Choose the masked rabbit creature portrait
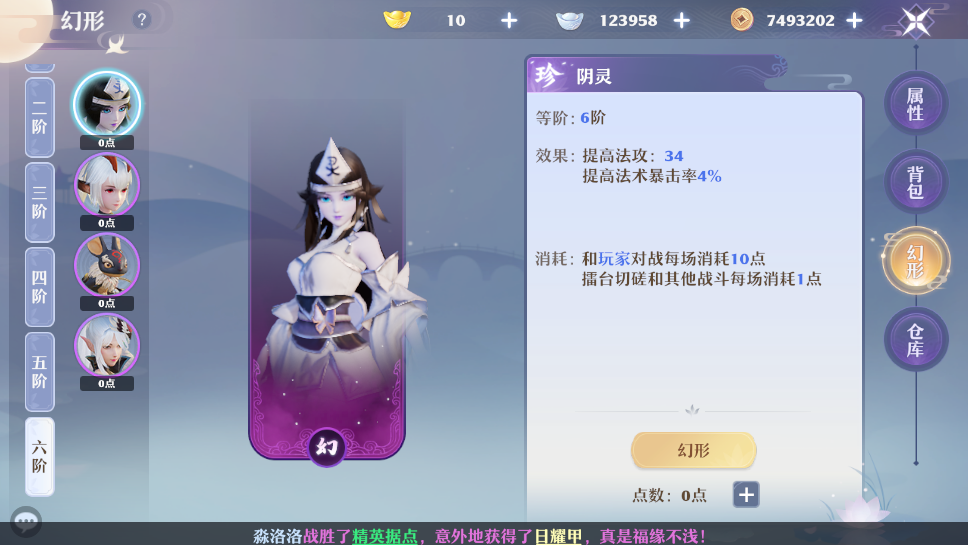The width and height of the screenshot is (968, 545). [107, 264]
